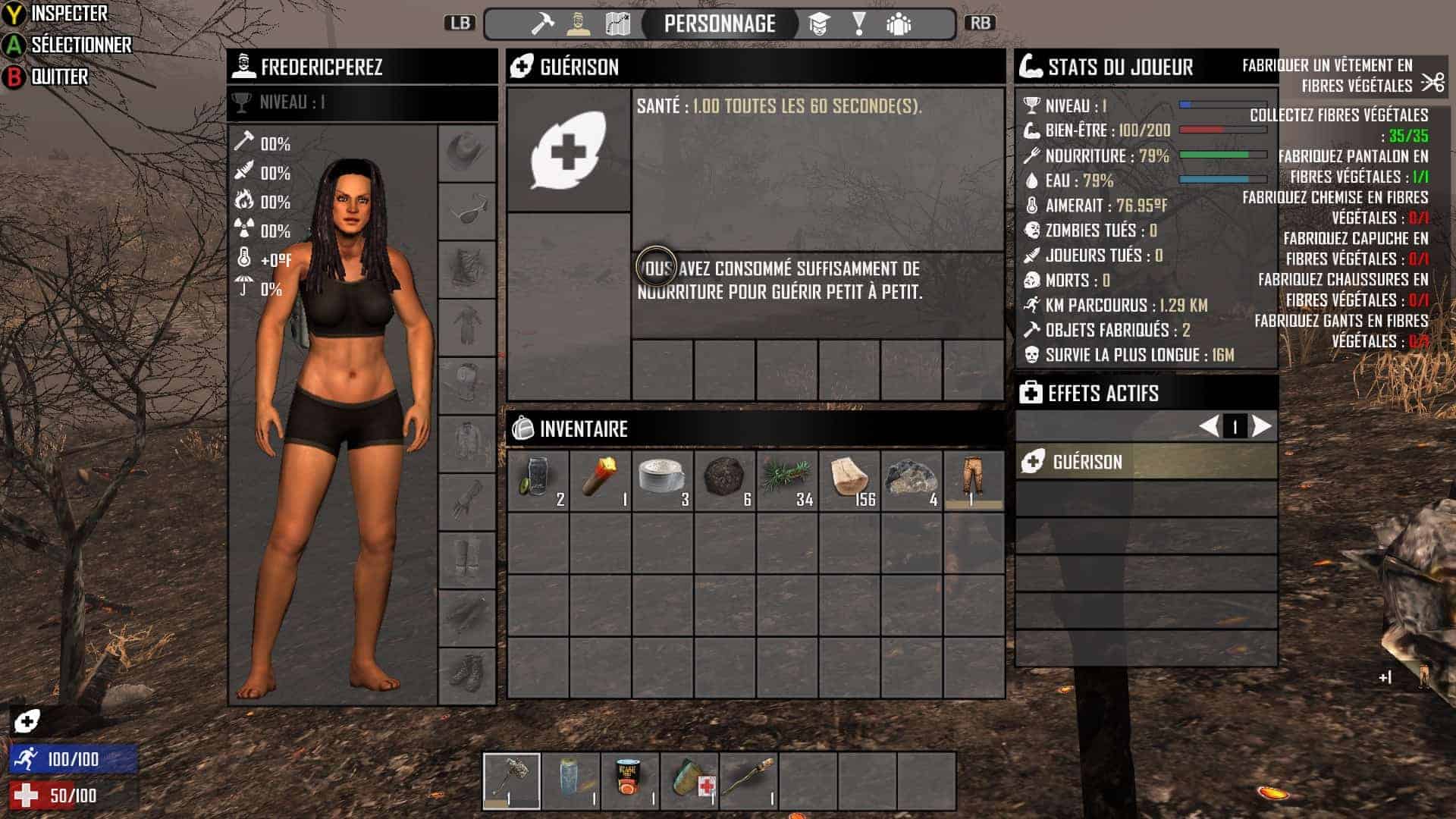Select the small stones stack of 4
Image resolution: width=1456 pixels, height=819 pixels.
912,481
